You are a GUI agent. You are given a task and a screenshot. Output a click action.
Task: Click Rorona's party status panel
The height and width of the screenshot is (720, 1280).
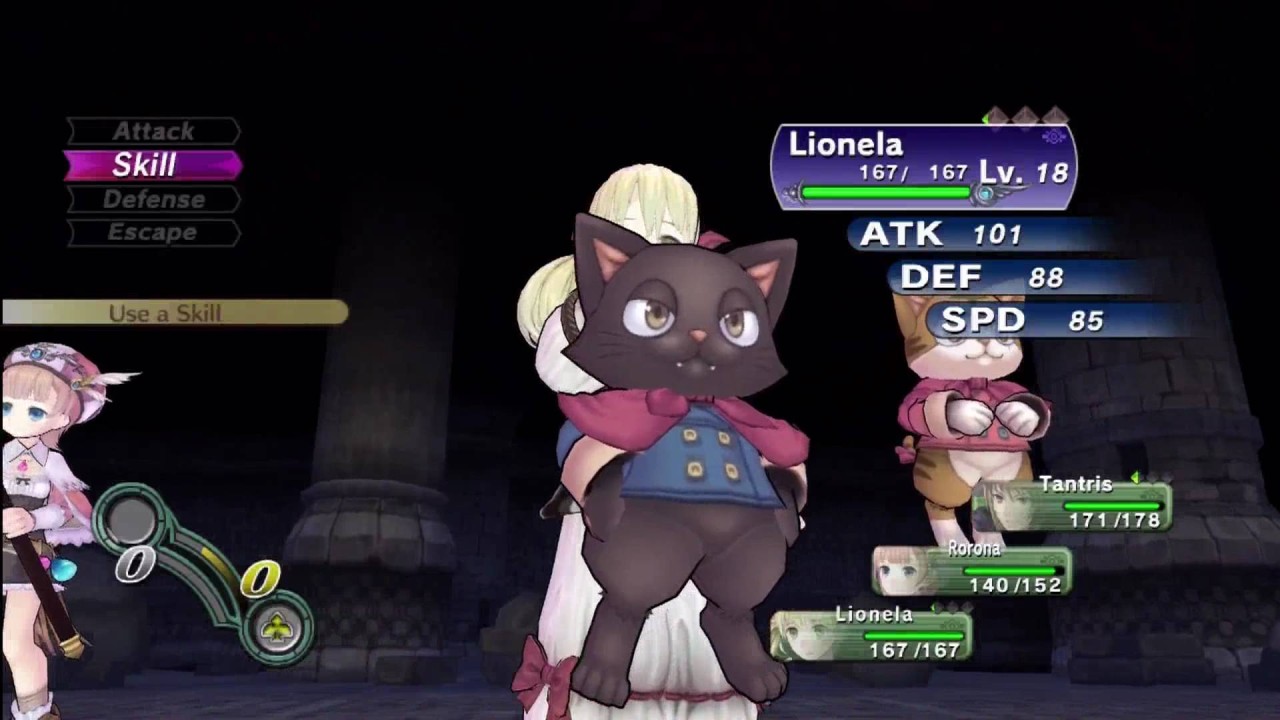pos(972,570)
